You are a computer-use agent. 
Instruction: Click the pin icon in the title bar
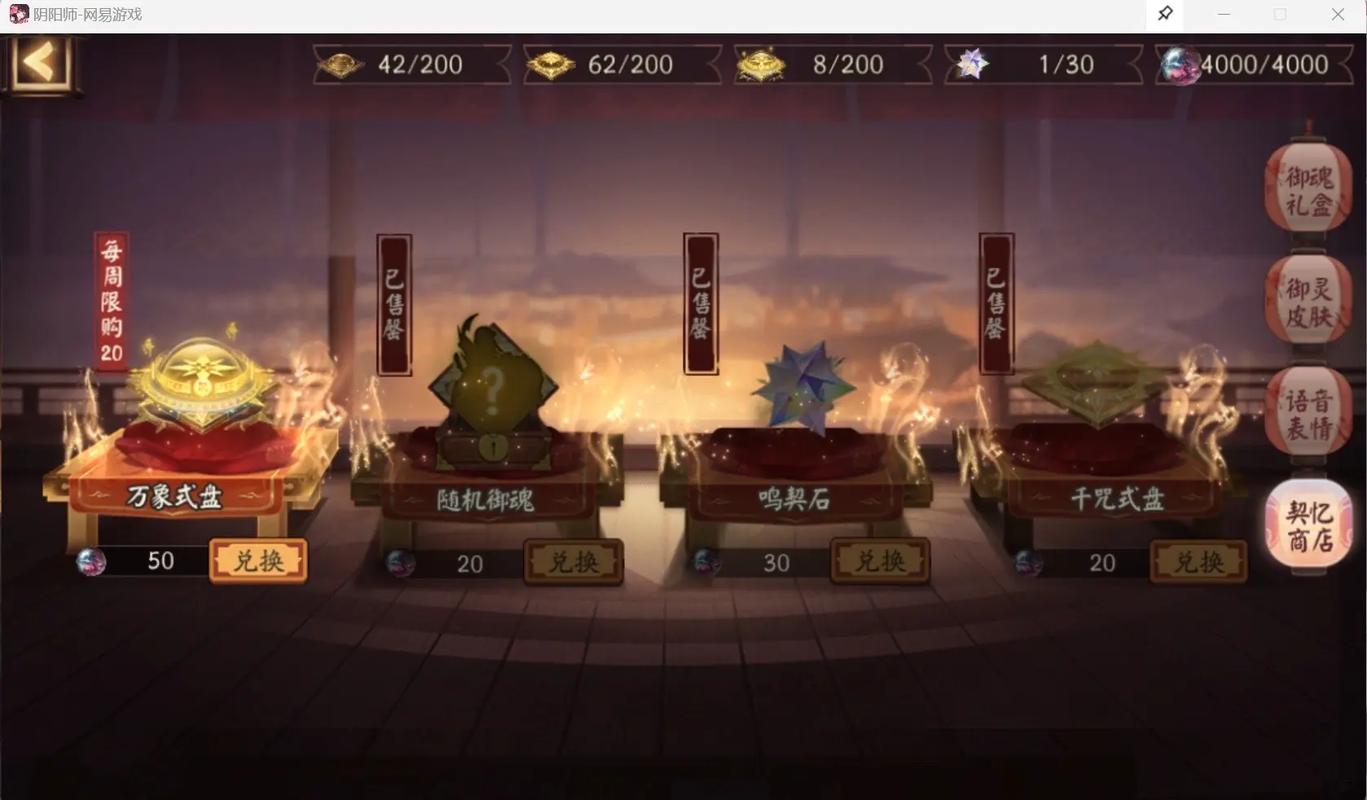tap(1164, 14)
